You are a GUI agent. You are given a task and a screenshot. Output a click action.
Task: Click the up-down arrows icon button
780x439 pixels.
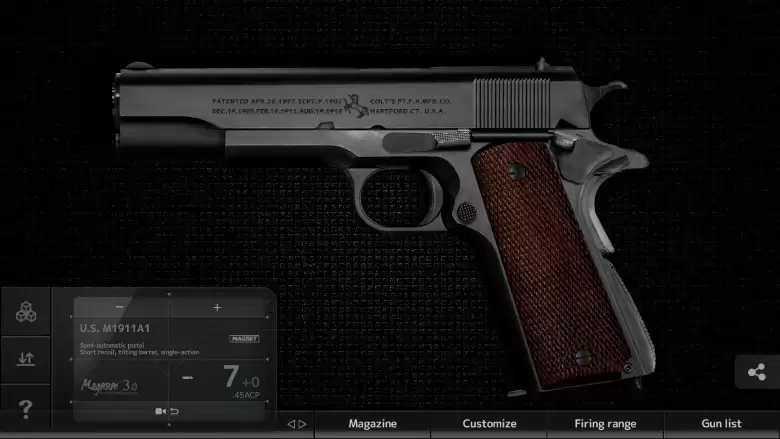click(x=26, y=359)
